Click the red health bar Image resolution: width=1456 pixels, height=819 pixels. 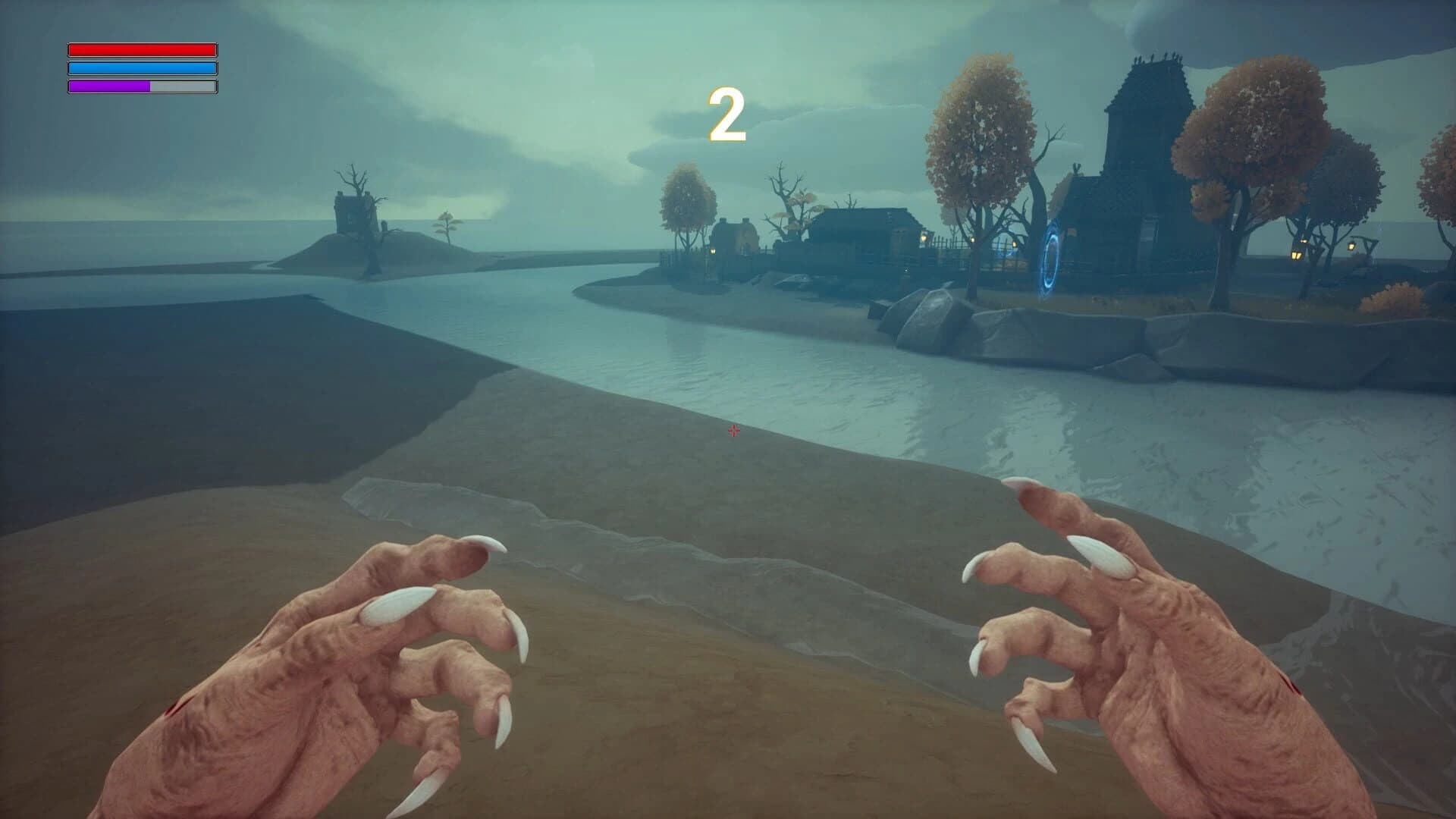143,49
